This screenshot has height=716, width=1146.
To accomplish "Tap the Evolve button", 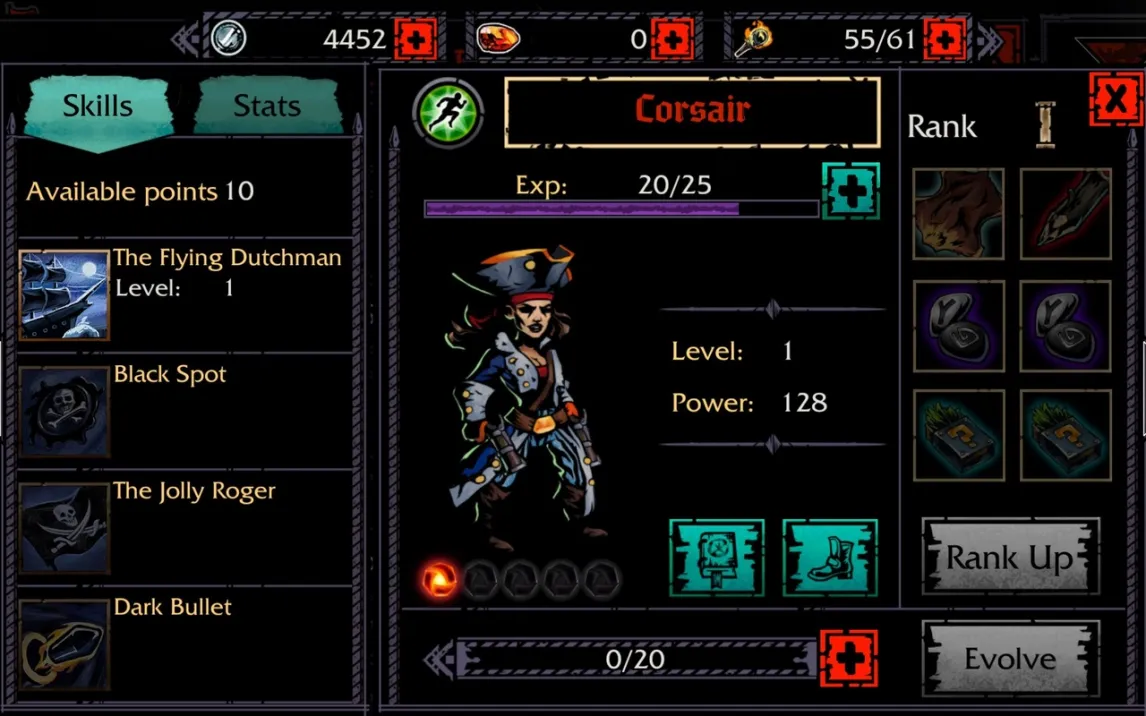I will point(1010,659).
